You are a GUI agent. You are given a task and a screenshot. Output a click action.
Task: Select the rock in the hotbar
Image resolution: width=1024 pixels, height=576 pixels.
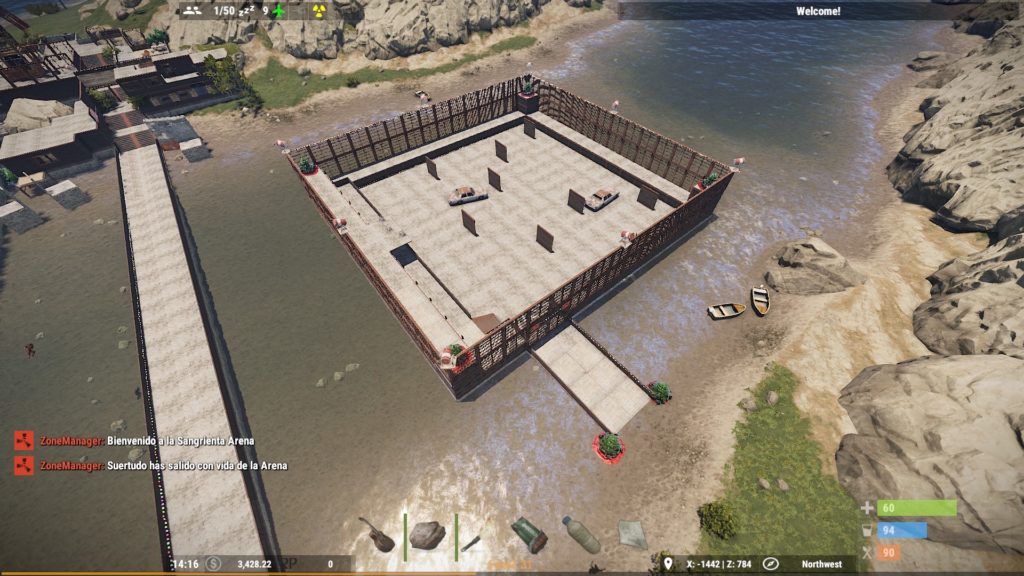427,535
